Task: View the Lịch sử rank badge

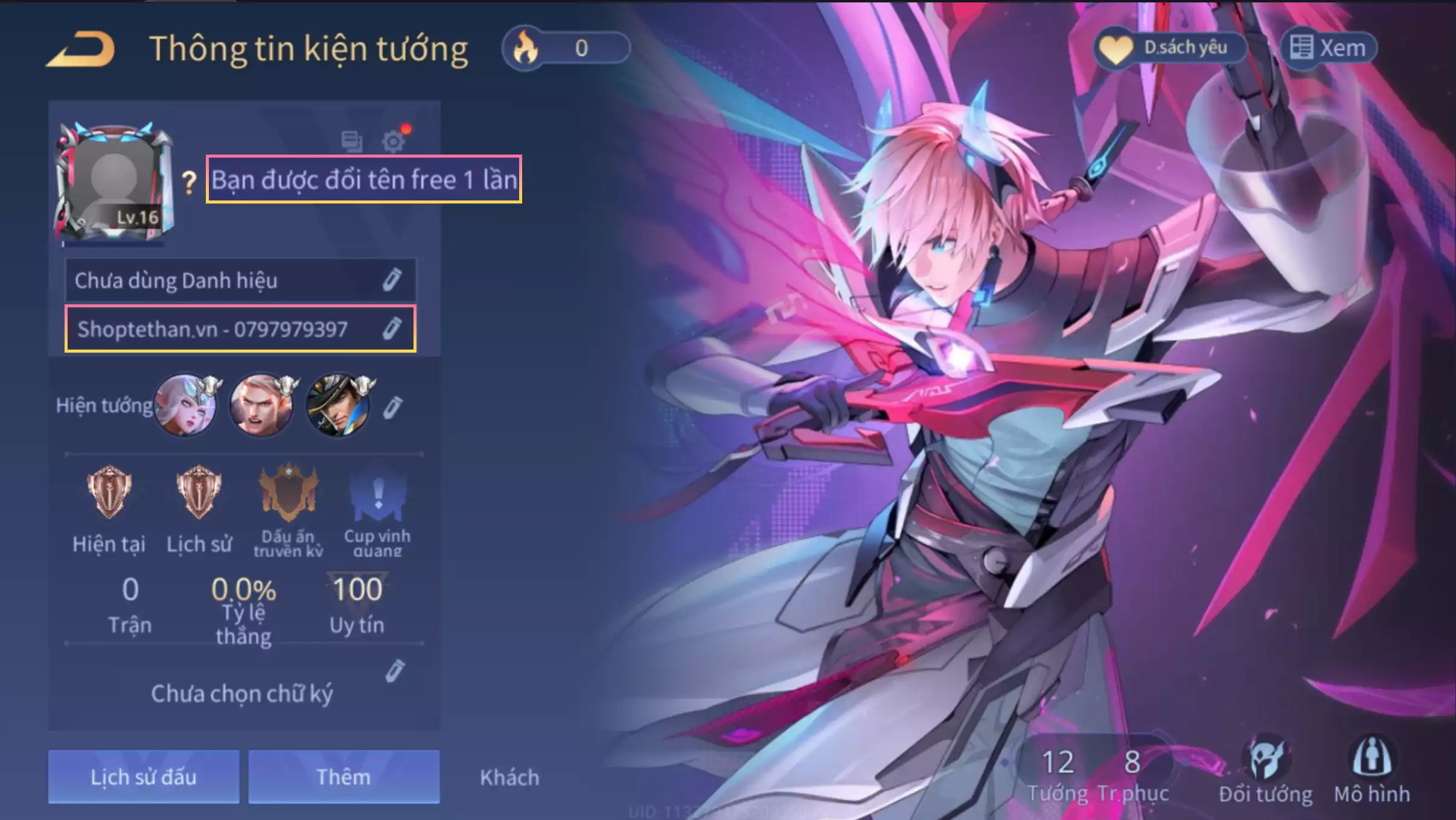Action: pyautogui.click(x=199, y=492)
